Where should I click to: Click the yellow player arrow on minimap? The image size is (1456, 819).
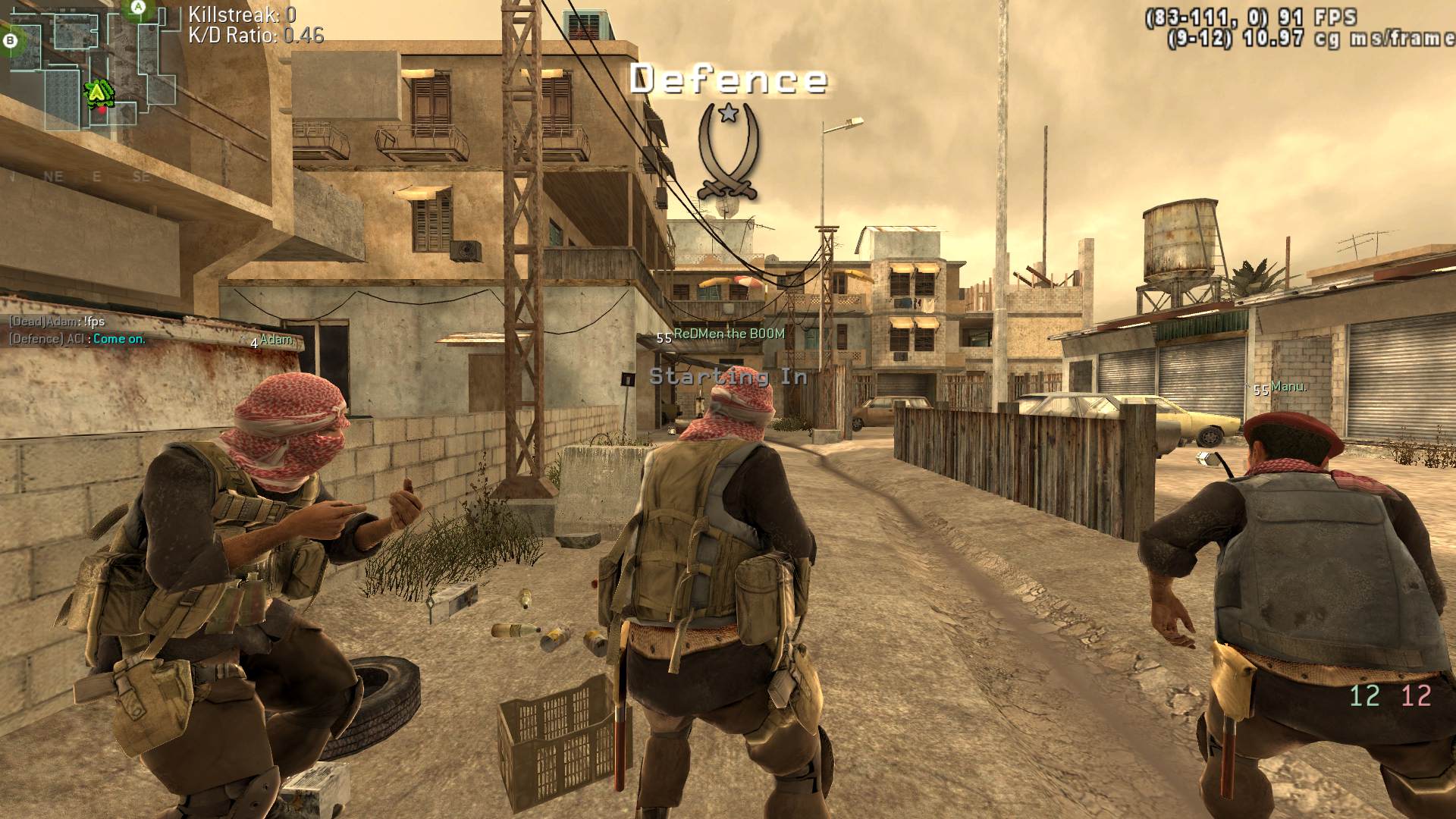97,93
